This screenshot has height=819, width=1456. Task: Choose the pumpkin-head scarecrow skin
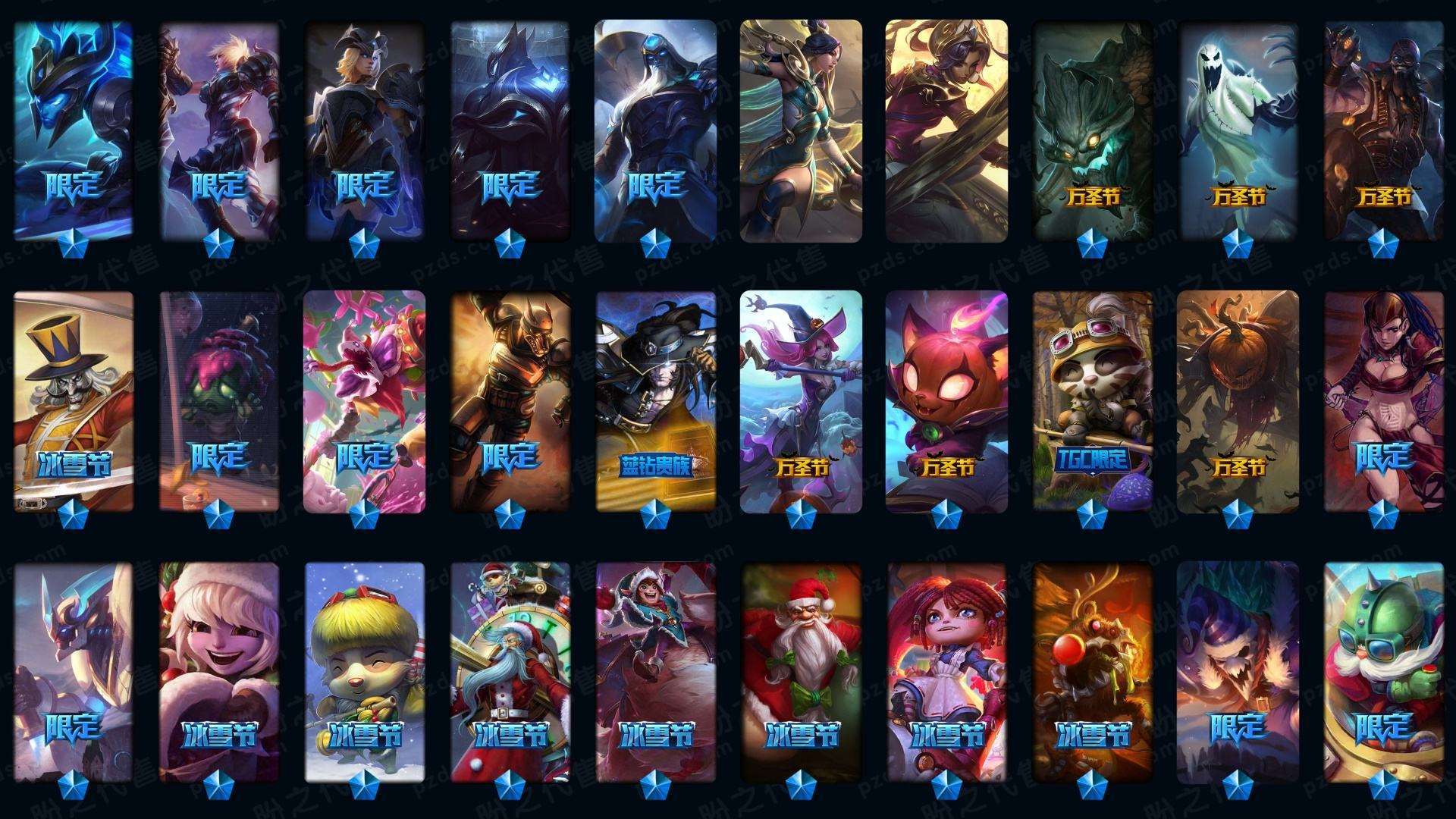click(1238, 400)
